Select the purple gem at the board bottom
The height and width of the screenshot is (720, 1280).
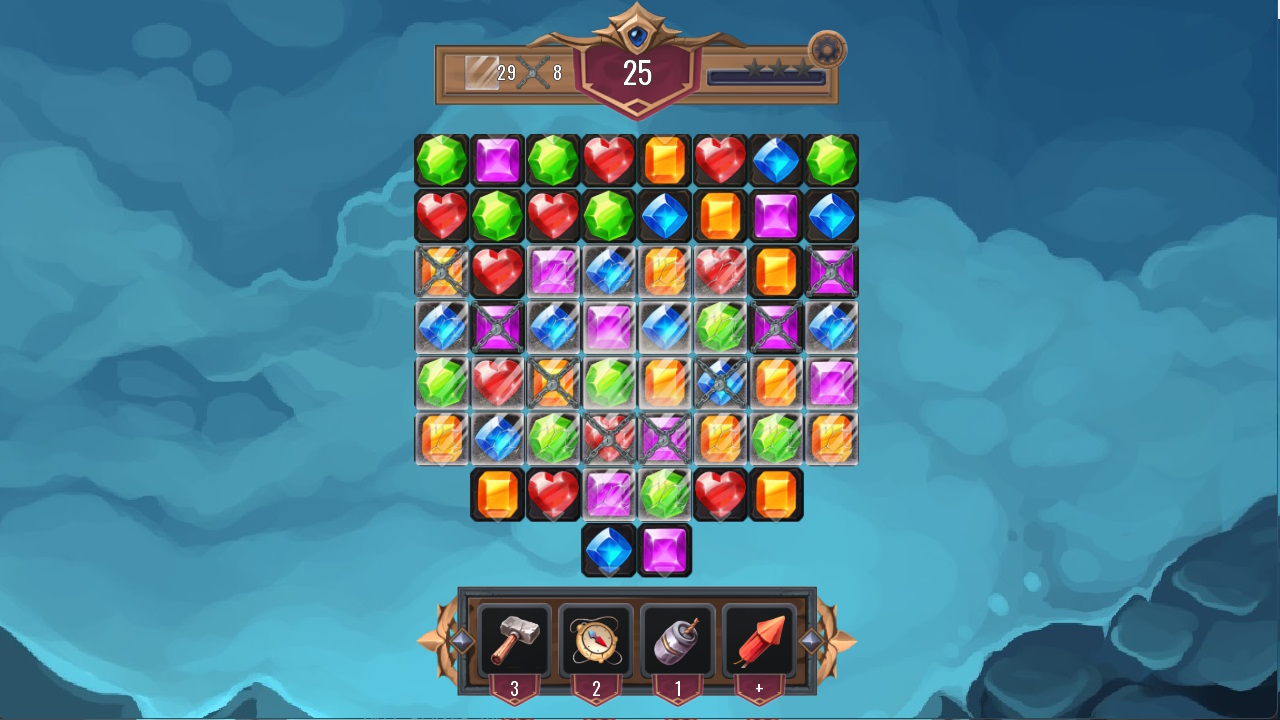click(665, 549)
